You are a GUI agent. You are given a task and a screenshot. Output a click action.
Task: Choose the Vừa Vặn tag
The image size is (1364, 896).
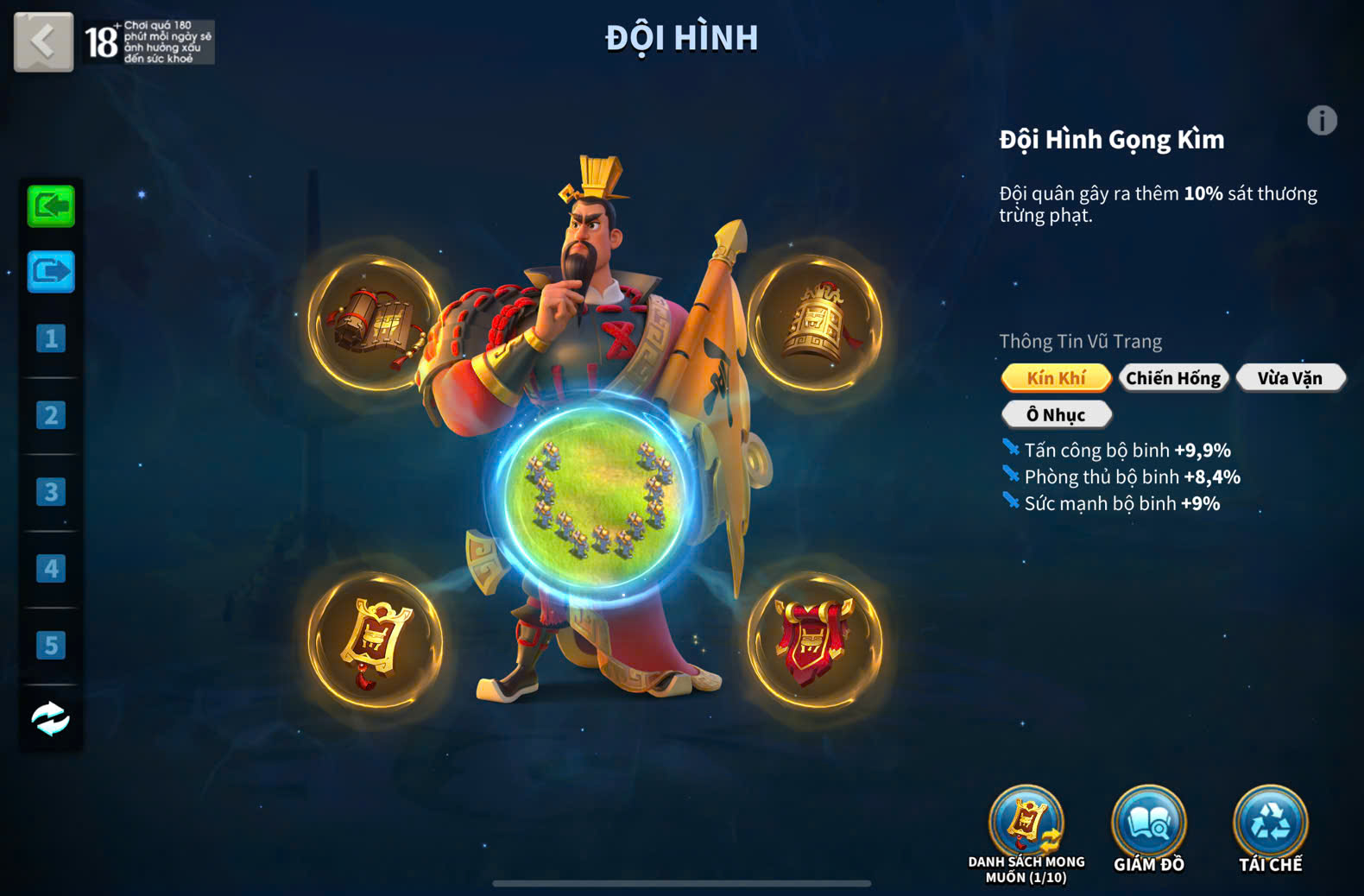pos(1290,378)
